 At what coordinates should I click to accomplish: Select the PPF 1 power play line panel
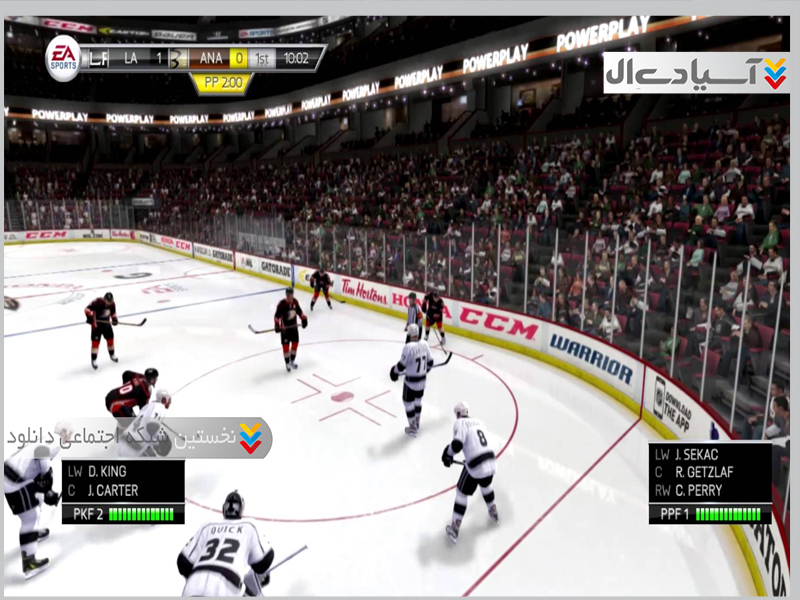tap(710, 484)
